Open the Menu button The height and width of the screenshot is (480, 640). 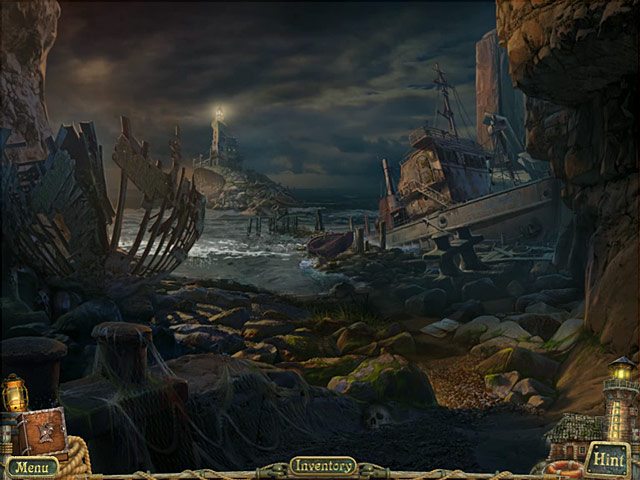(x=32, y=467)
